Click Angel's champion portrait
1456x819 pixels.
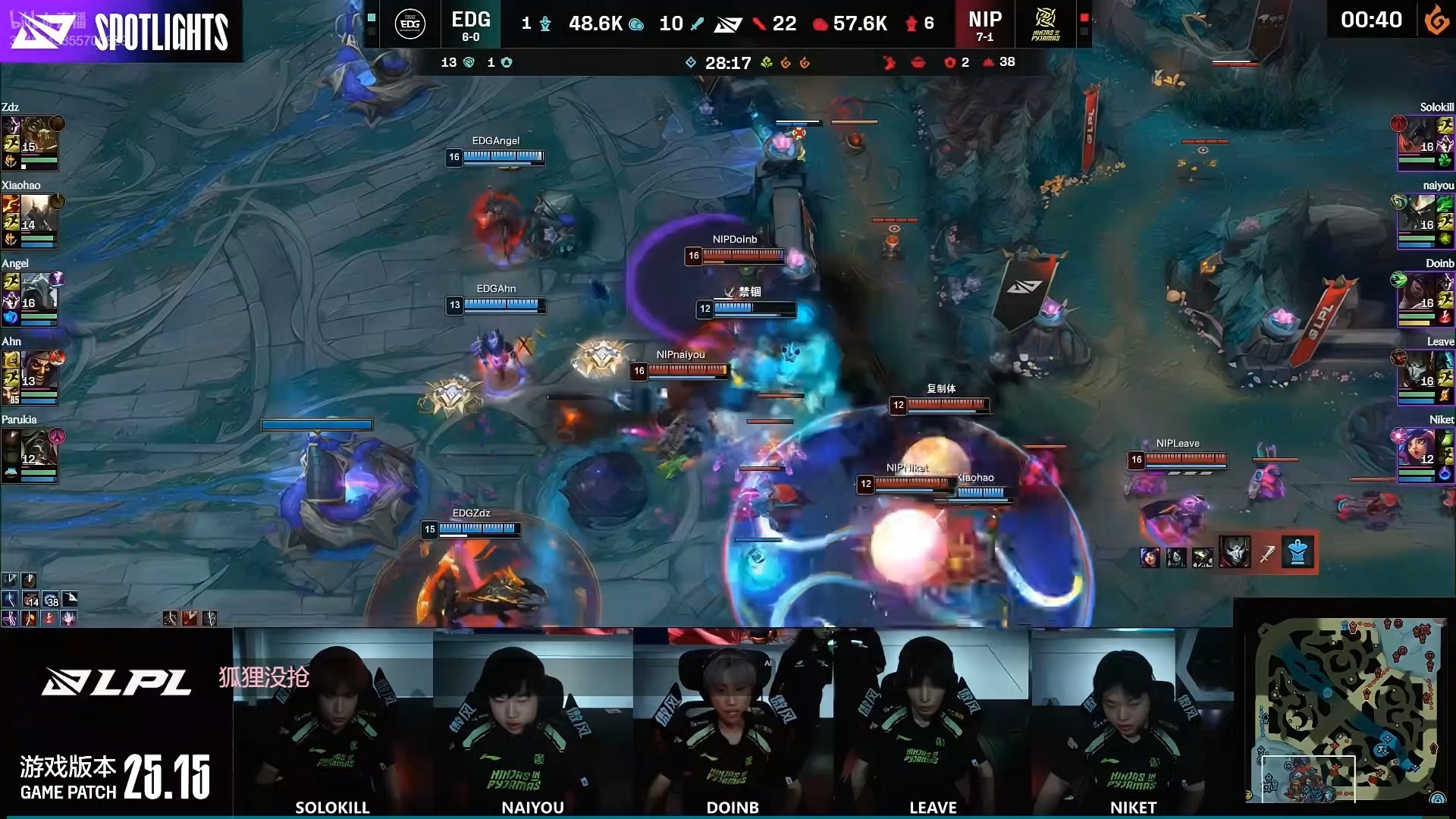38,293
